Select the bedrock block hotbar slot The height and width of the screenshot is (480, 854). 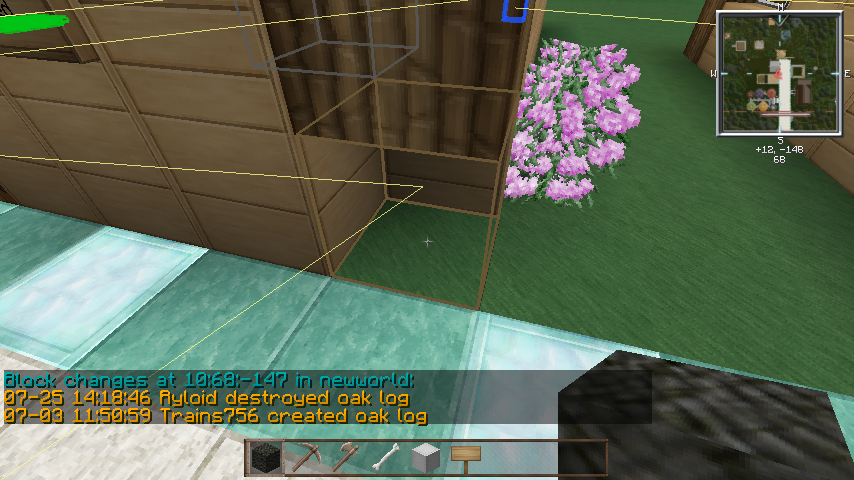click(265, 458)
